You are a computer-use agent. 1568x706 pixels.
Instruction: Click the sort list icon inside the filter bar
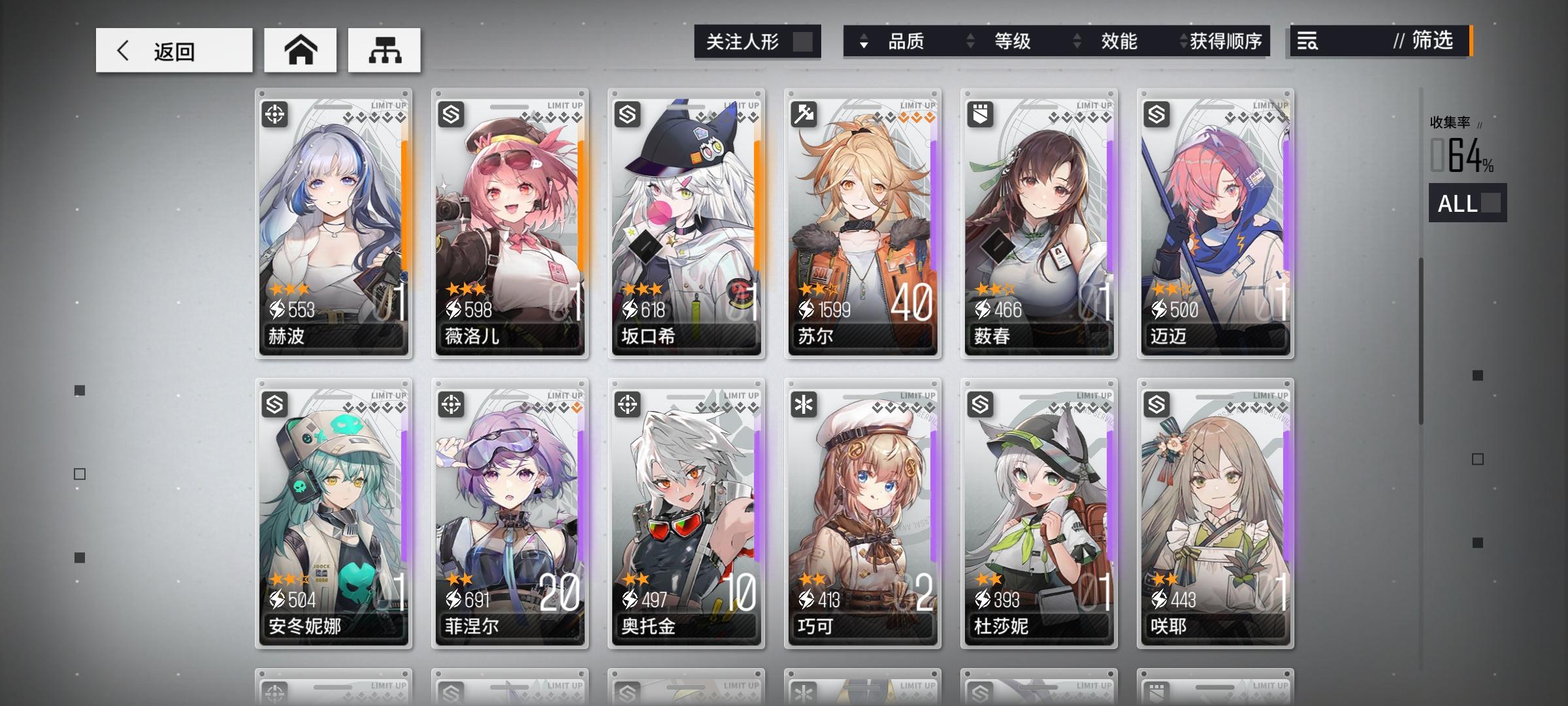pyautogui.click(x=1307, y=42)
